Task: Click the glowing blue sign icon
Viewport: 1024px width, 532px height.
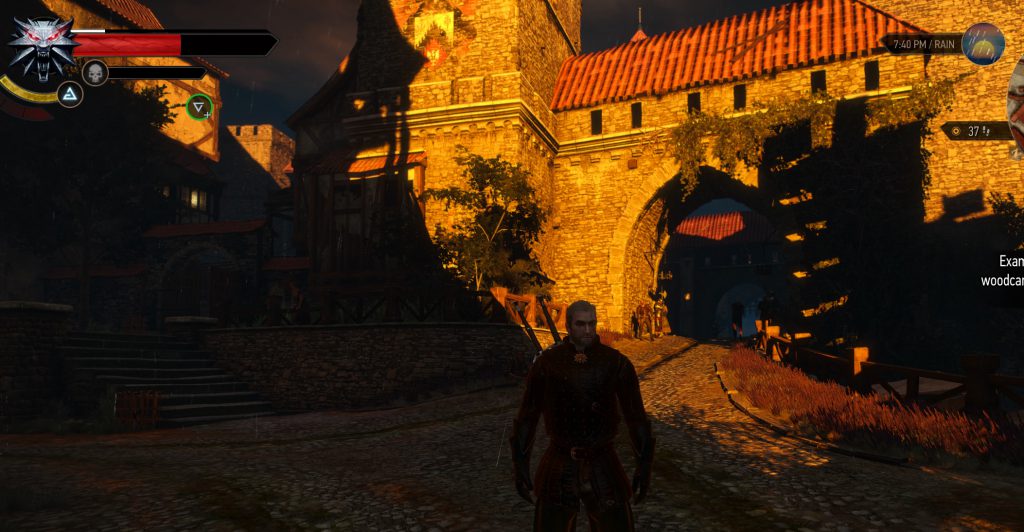Action: [x=69, y=95]
